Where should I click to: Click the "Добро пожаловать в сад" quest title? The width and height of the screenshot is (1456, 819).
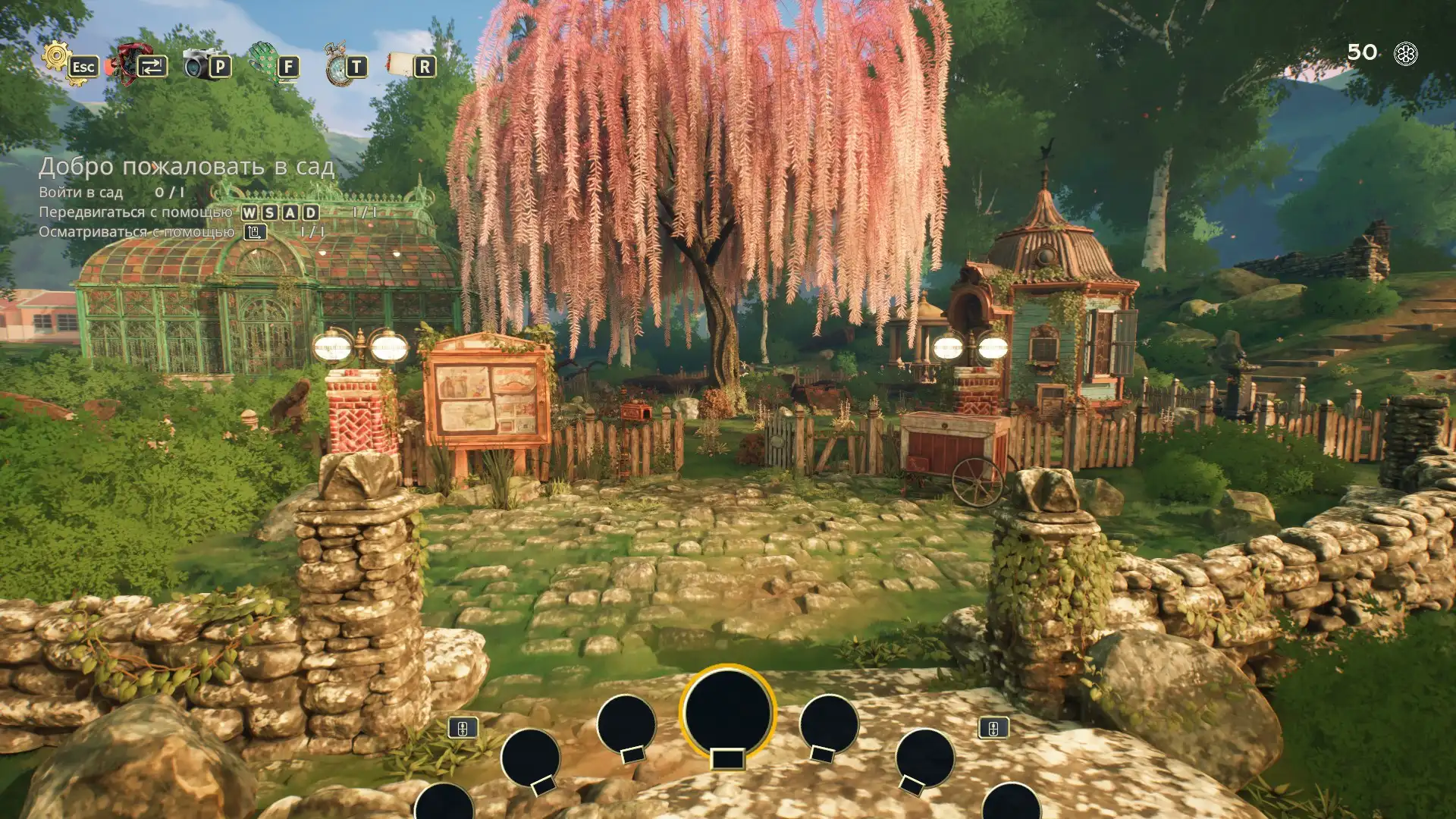(x=187, y=167)
